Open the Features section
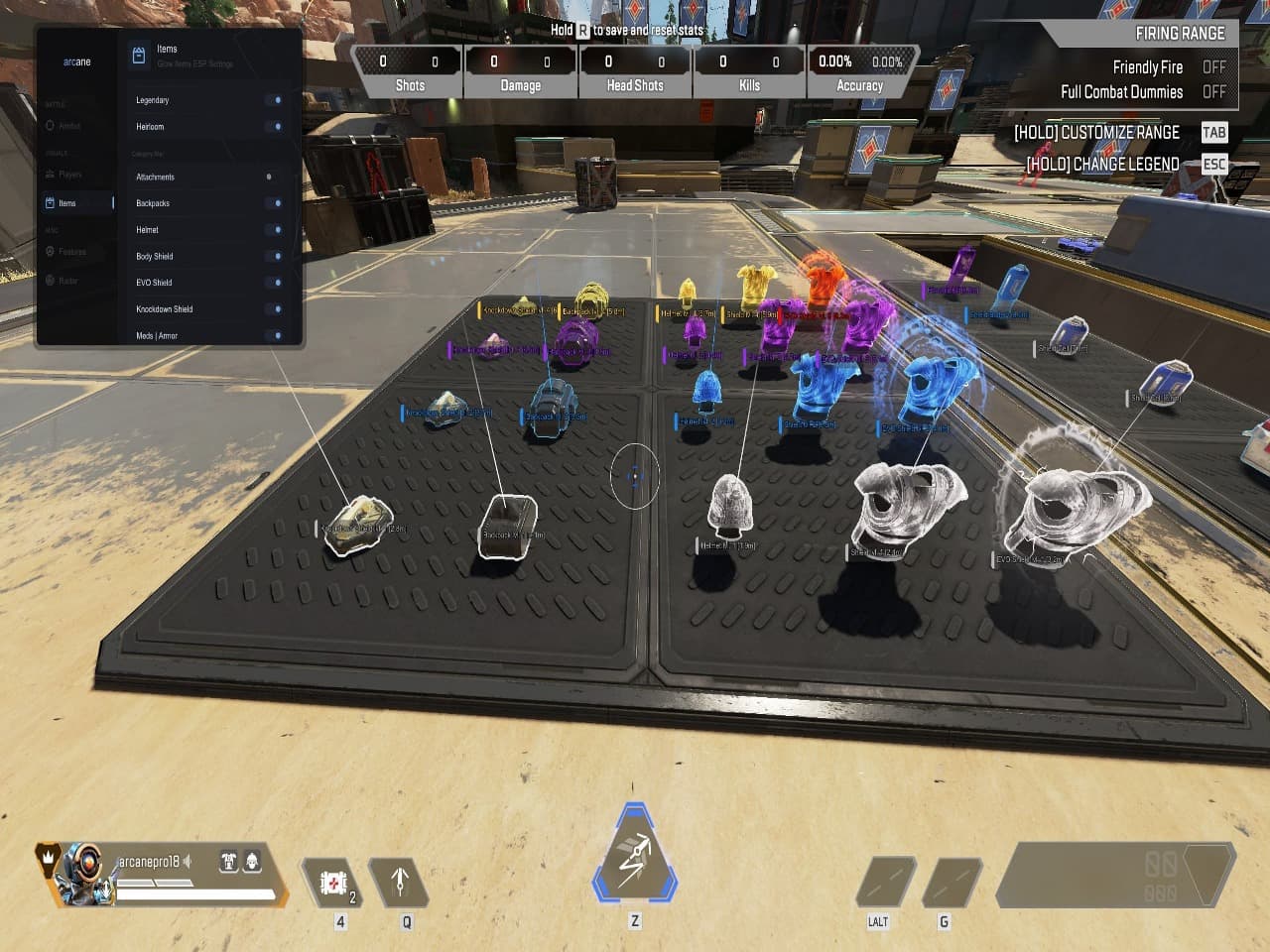 click(71, 252)
